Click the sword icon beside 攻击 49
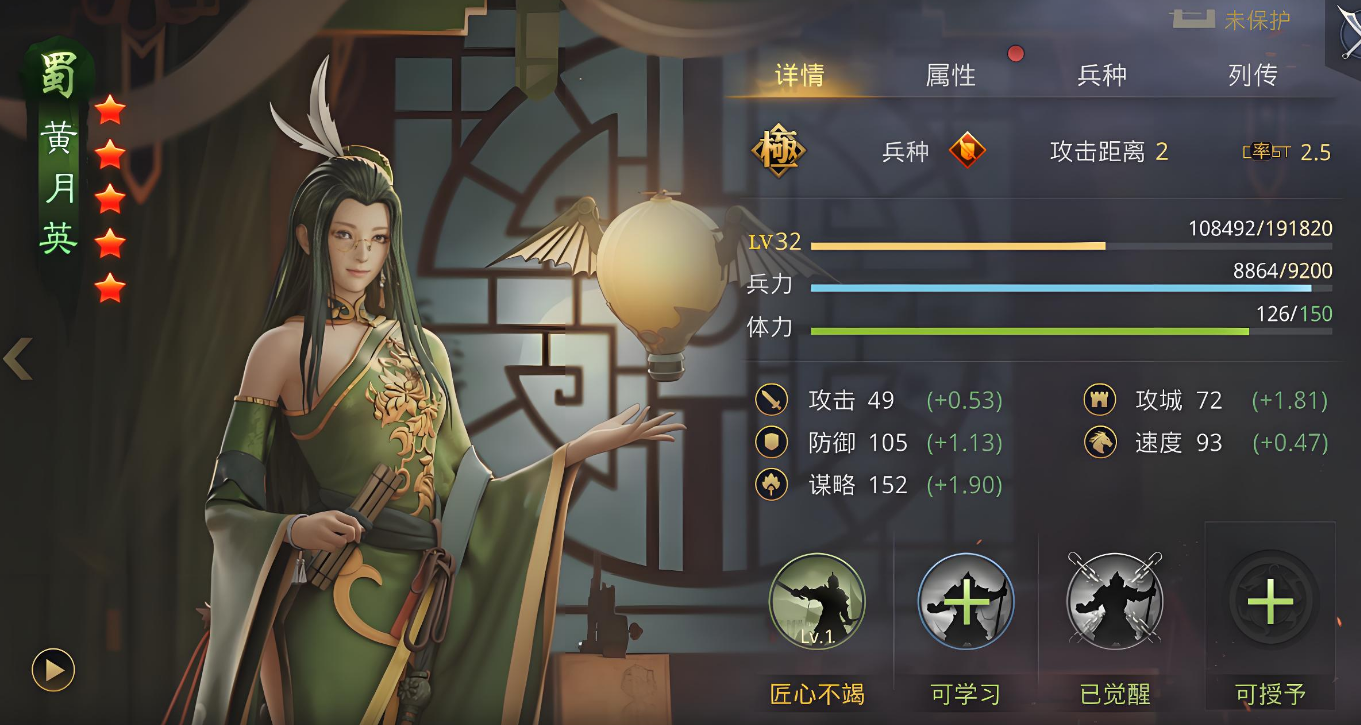Viewport: 1361px width, 725px height. pyautogui.click(x=770, y=400)
